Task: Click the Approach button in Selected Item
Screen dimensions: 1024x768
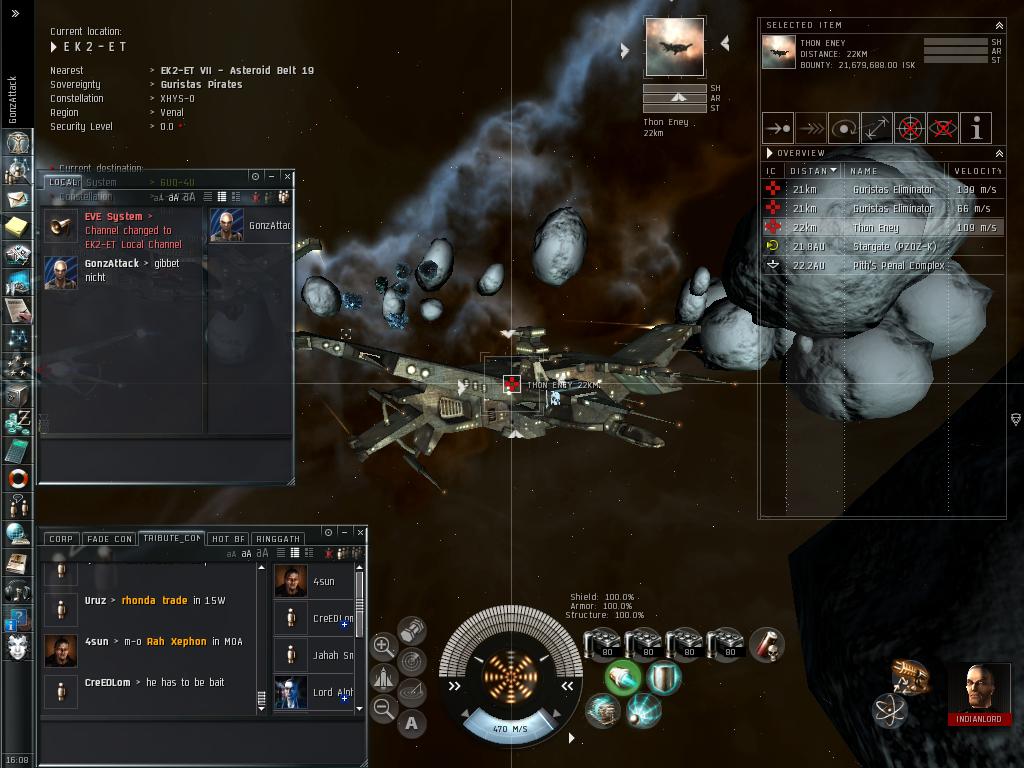Action: point(777,128)
